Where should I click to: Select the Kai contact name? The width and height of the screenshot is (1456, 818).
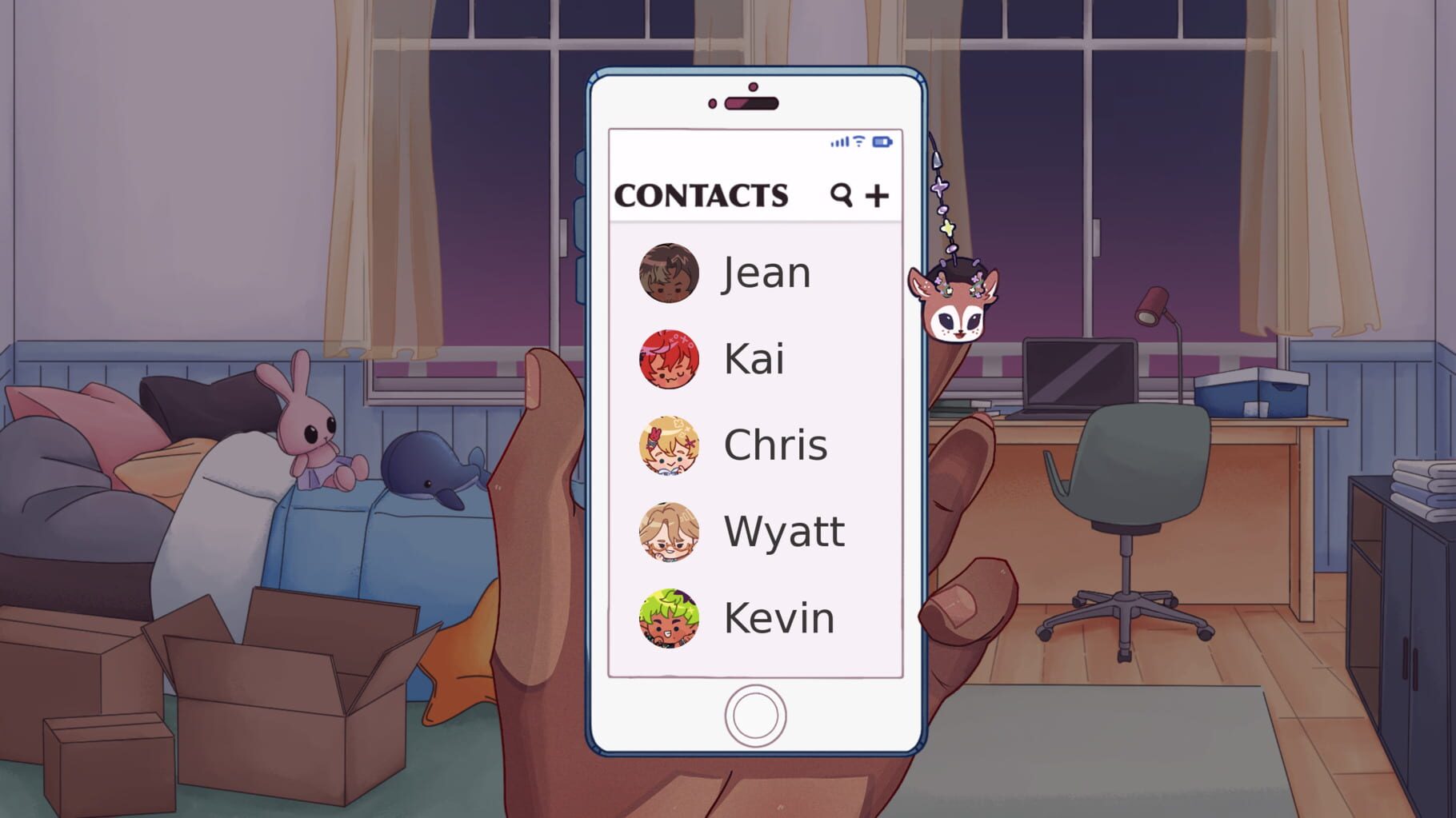point(754,359)
